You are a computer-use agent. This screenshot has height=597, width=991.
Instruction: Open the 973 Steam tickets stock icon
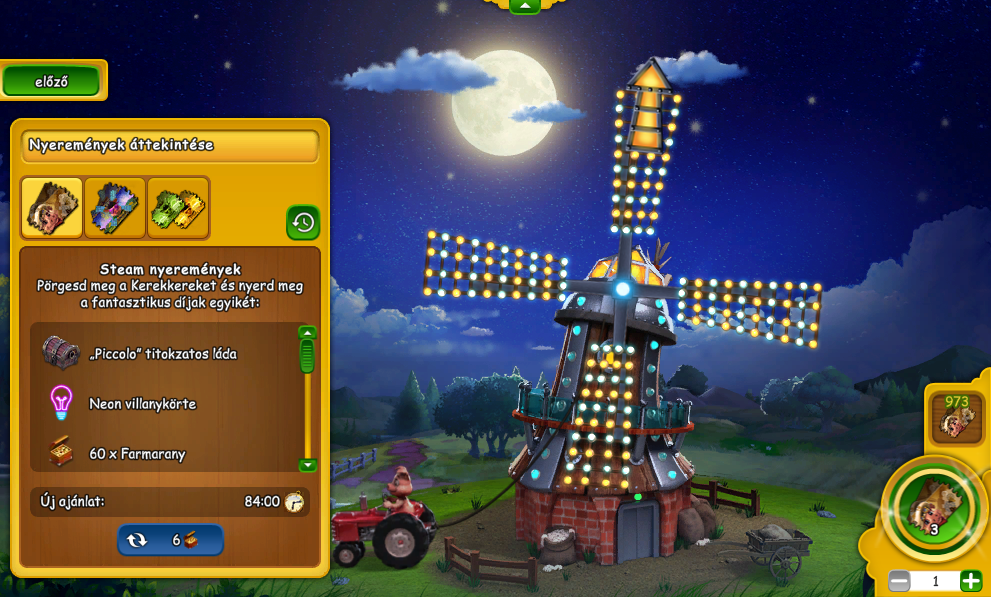[x=957, y=417]
